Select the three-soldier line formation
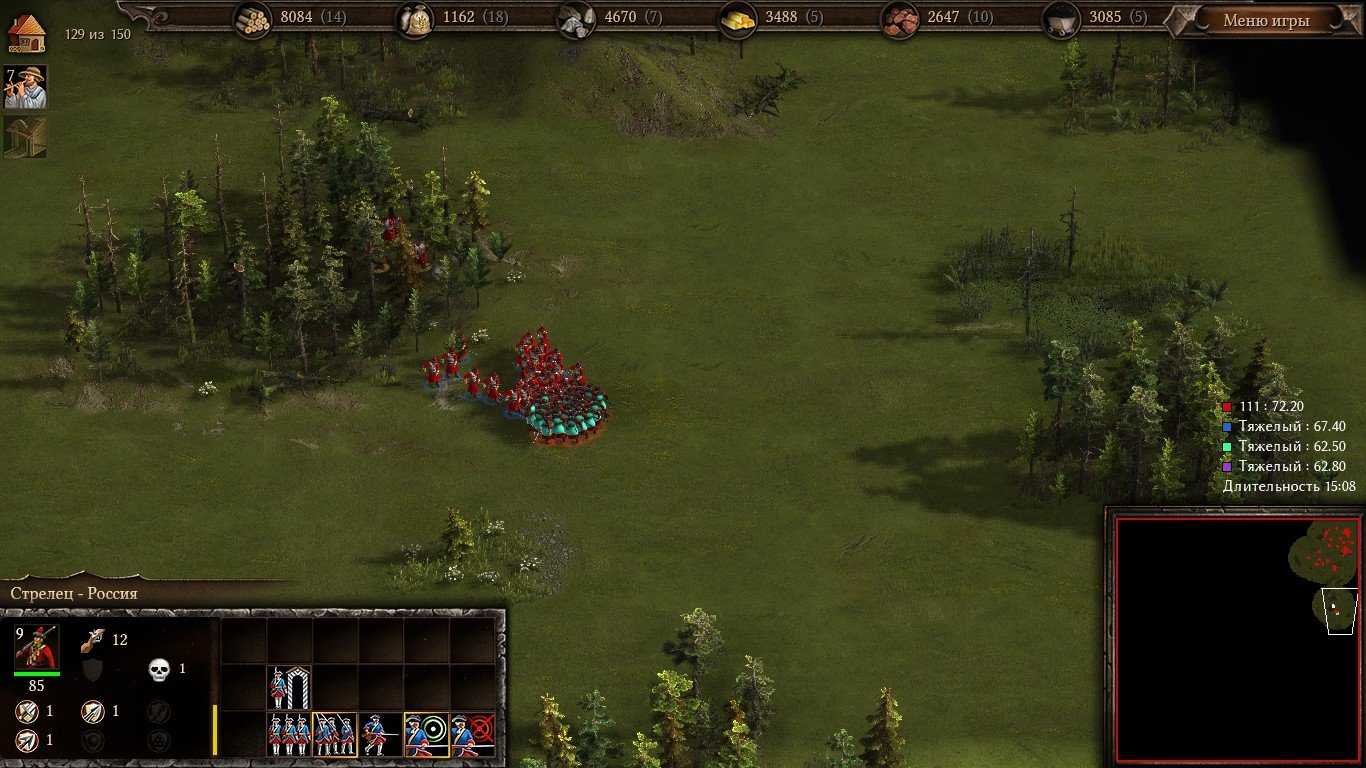 [289, 734]
